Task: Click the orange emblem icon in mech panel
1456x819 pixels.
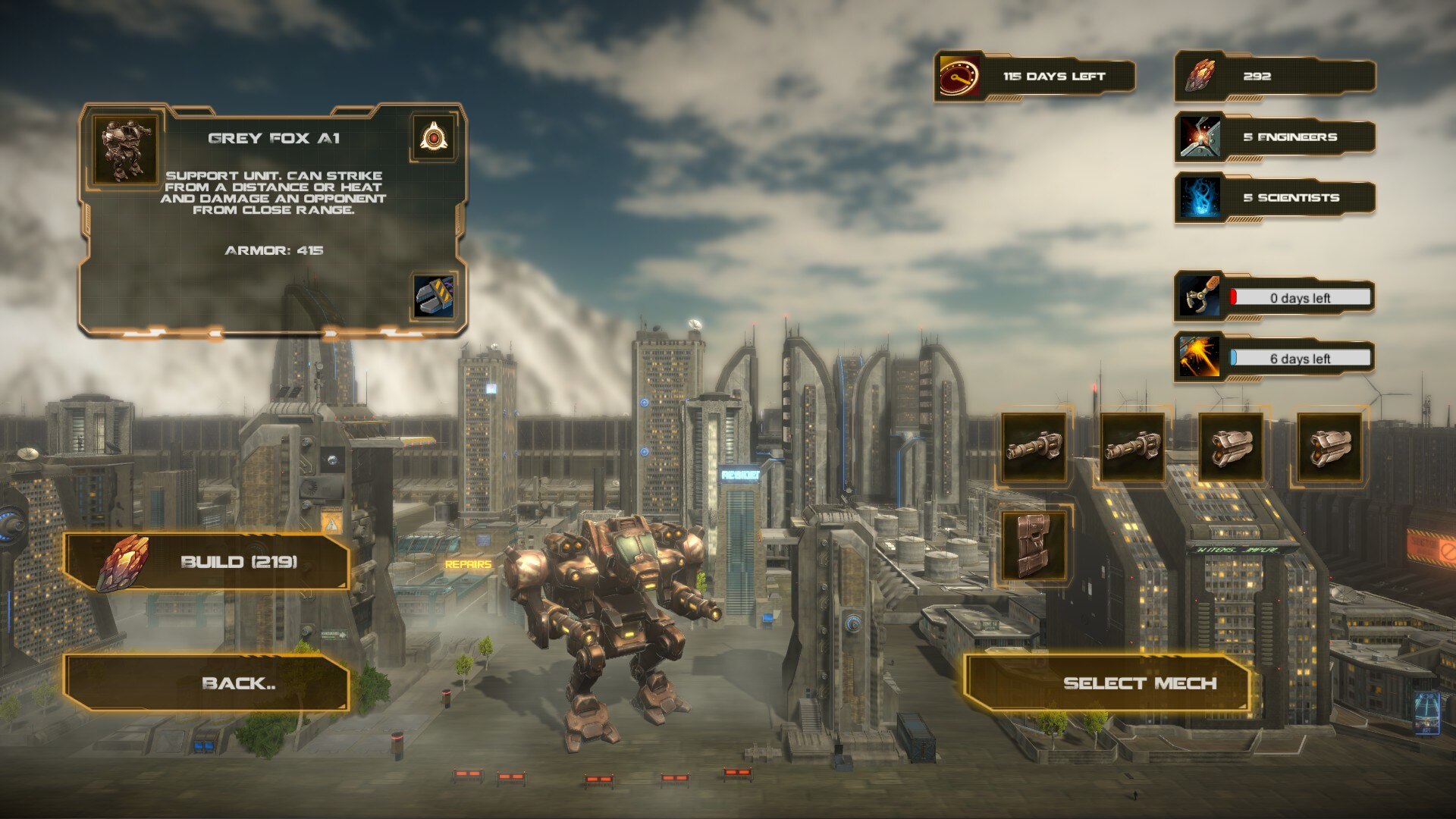Action: click(x=433, y=138)
